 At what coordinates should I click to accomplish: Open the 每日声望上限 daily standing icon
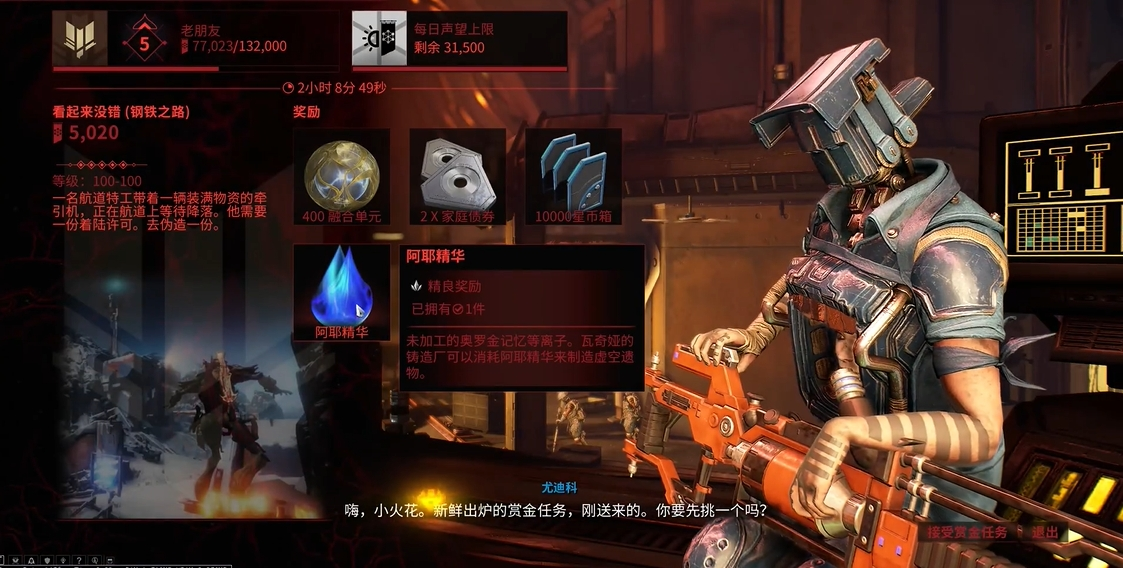(x=379, y=39)
